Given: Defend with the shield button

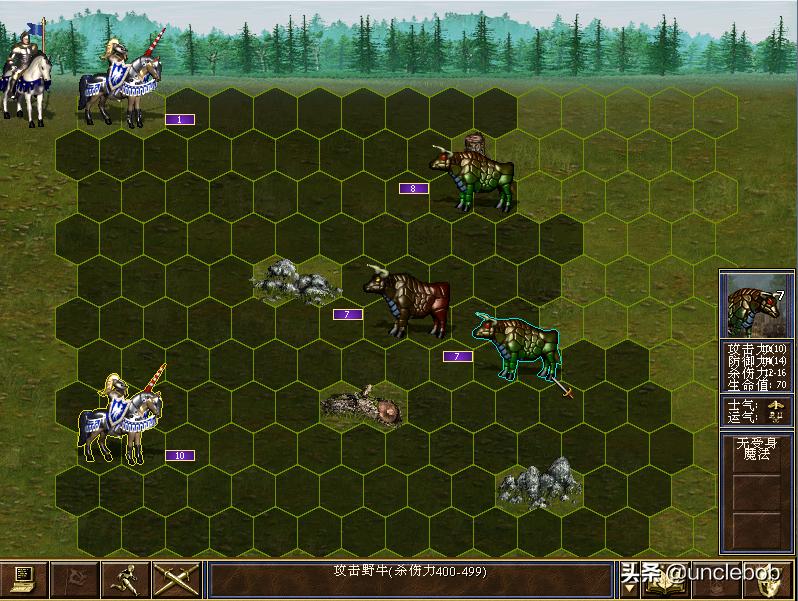Looking at the screenshot, I should [773, 580].
